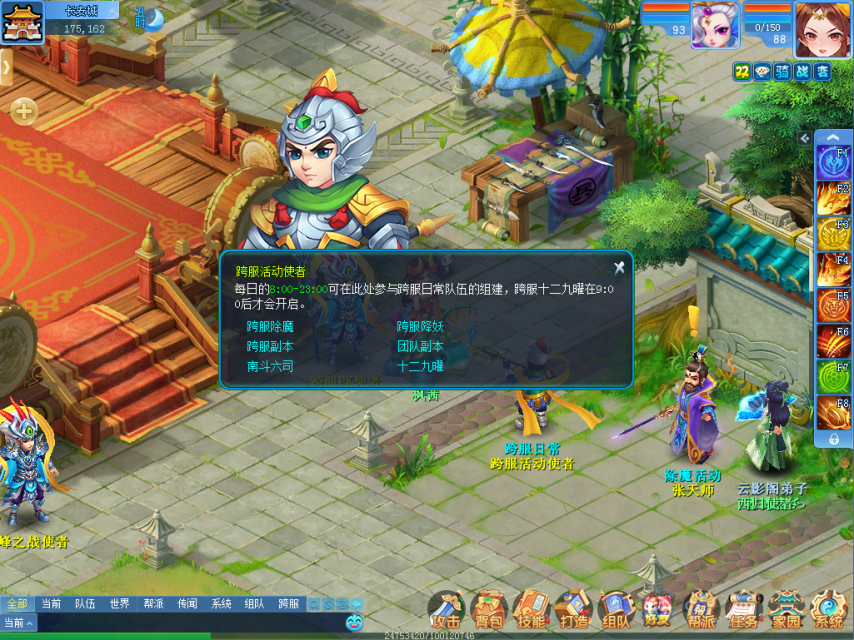Open the 长安城 palace map icon

(21, 22)
